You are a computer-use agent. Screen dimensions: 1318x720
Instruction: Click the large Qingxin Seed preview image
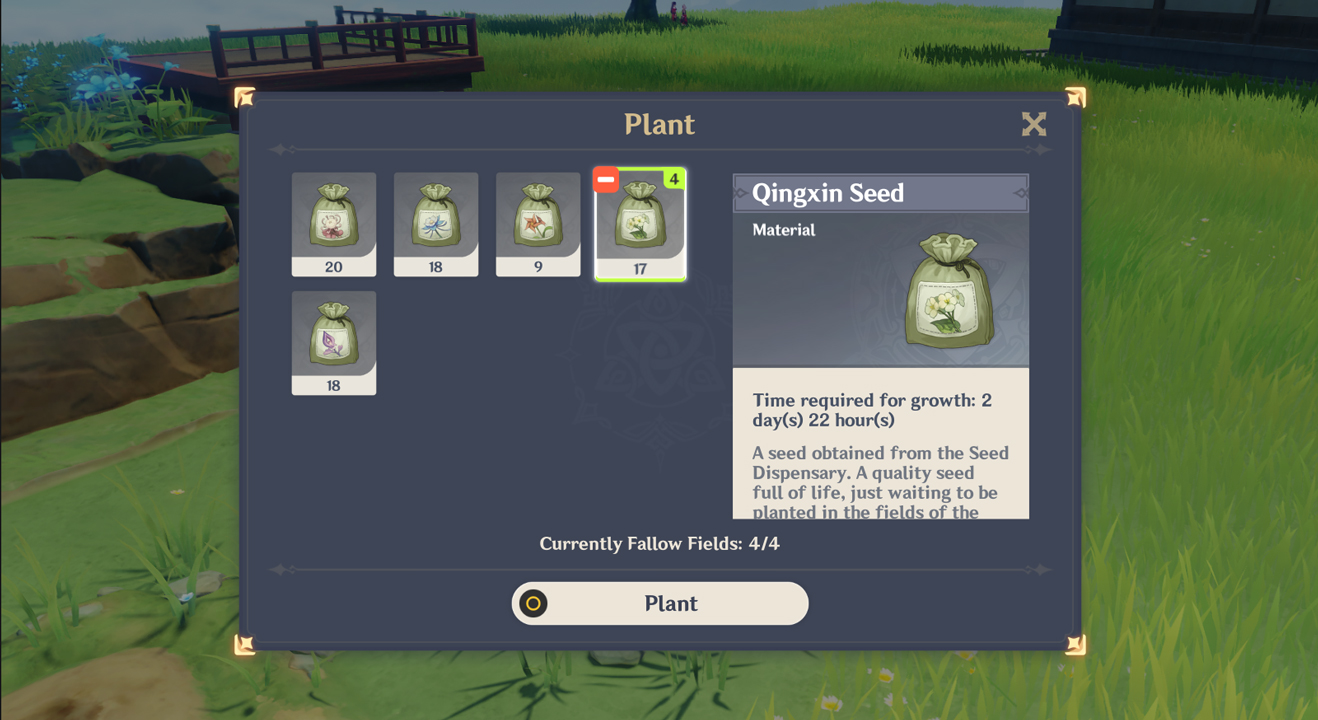[948, 290]
